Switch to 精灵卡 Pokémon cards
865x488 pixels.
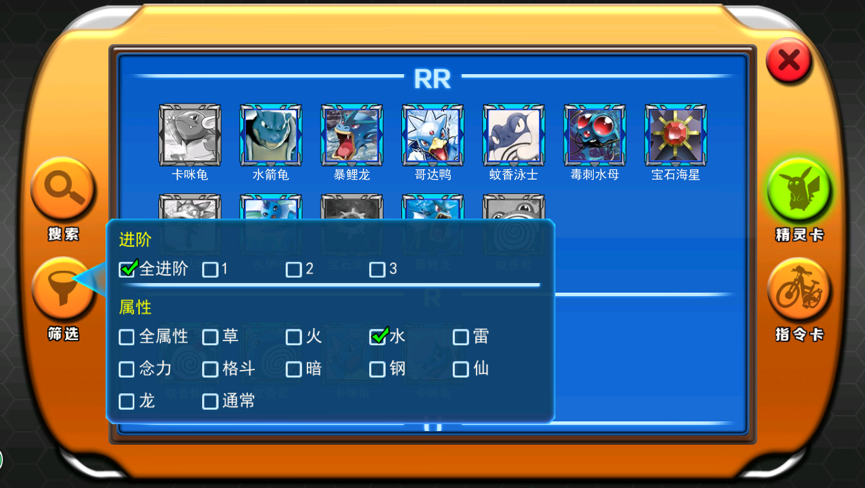point(799,190)
